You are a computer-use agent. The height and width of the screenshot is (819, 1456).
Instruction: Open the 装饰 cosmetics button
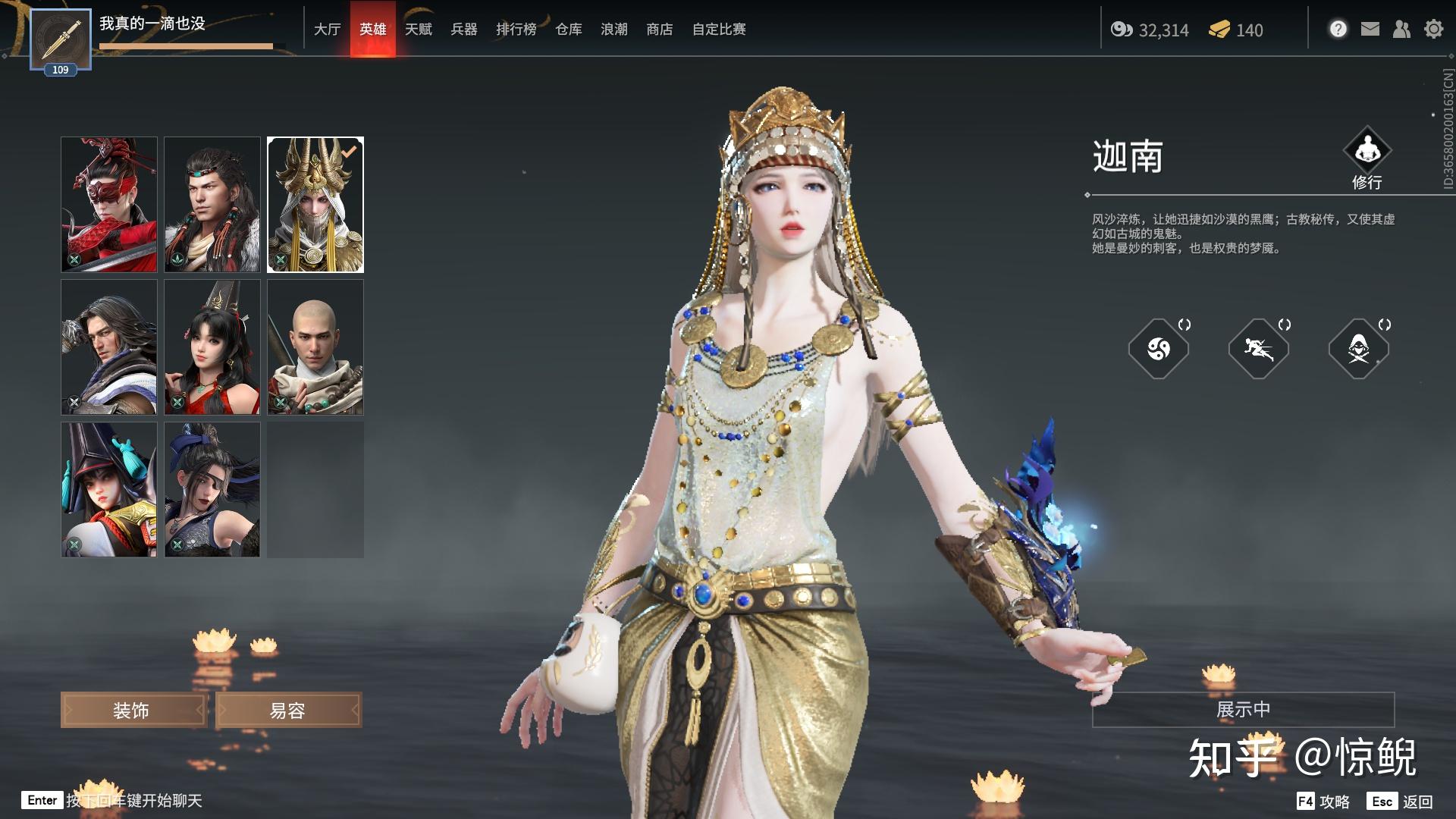click(x=133, y=711)
